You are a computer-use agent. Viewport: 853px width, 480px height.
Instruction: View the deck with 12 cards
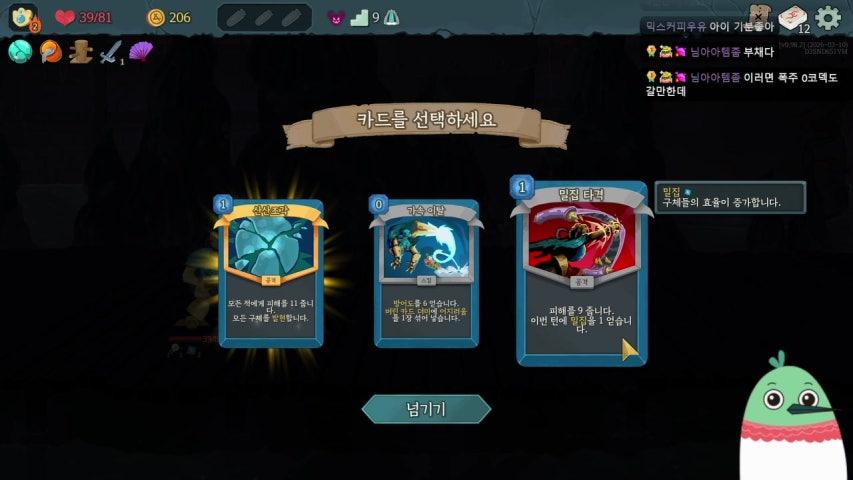793,18
